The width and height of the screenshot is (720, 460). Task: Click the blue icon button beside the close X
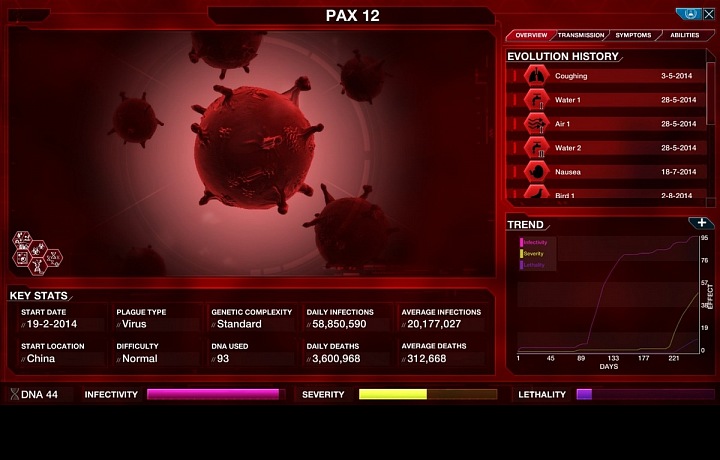point(688,14)
